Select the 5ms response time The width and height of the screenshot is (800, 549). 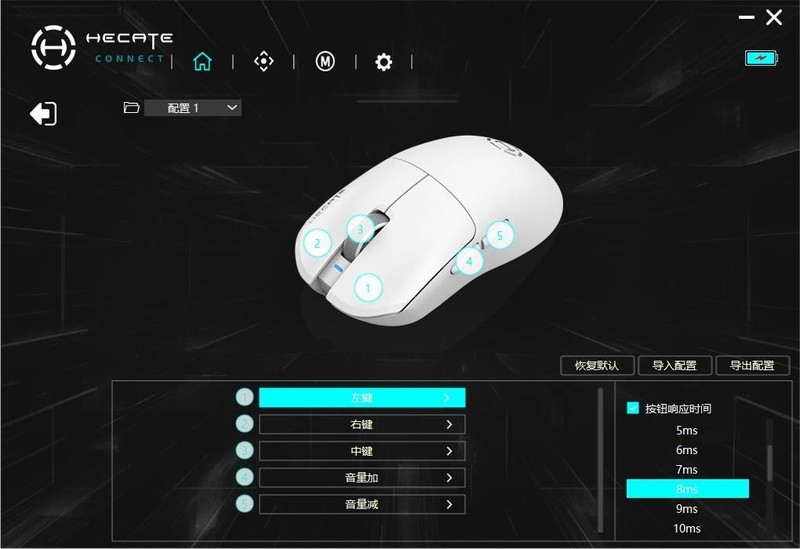tap(687, 431)
